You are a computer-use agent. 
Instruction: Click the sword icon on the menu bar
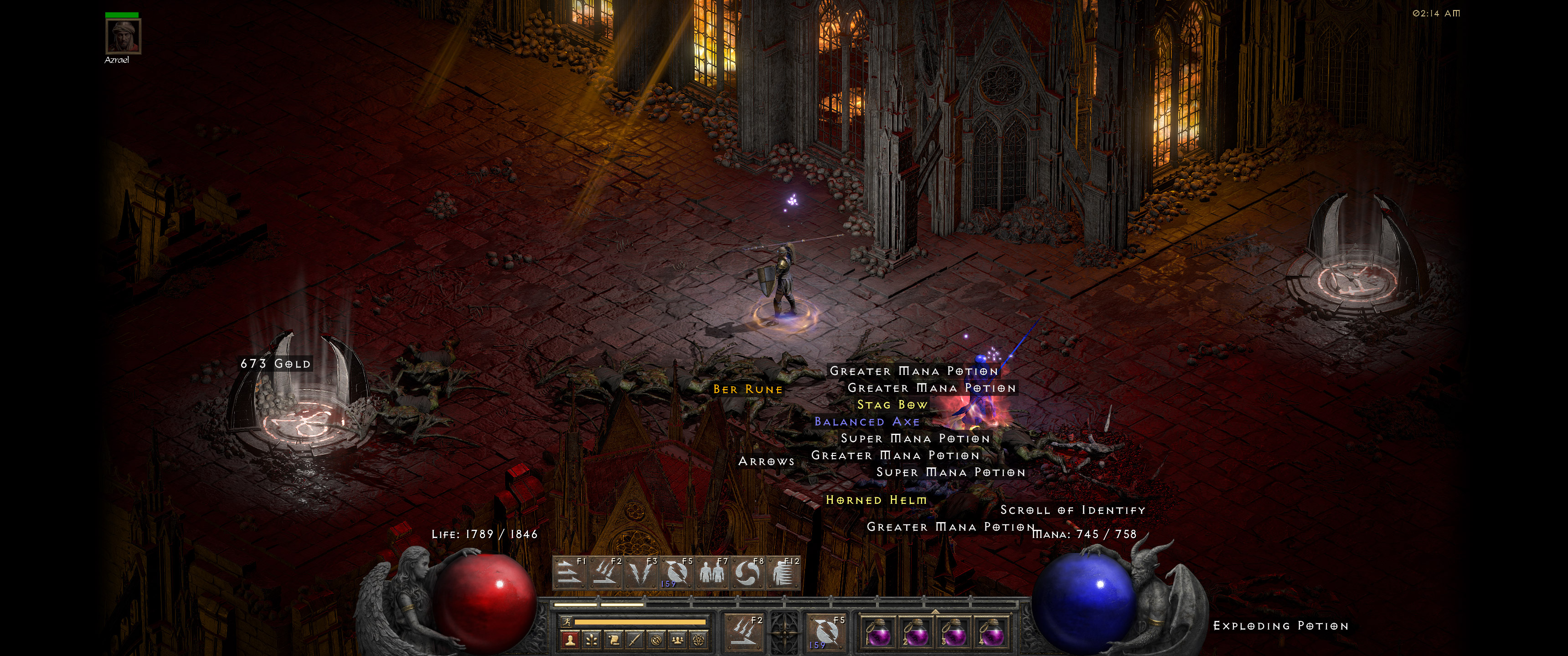click(x=636, y=640)
